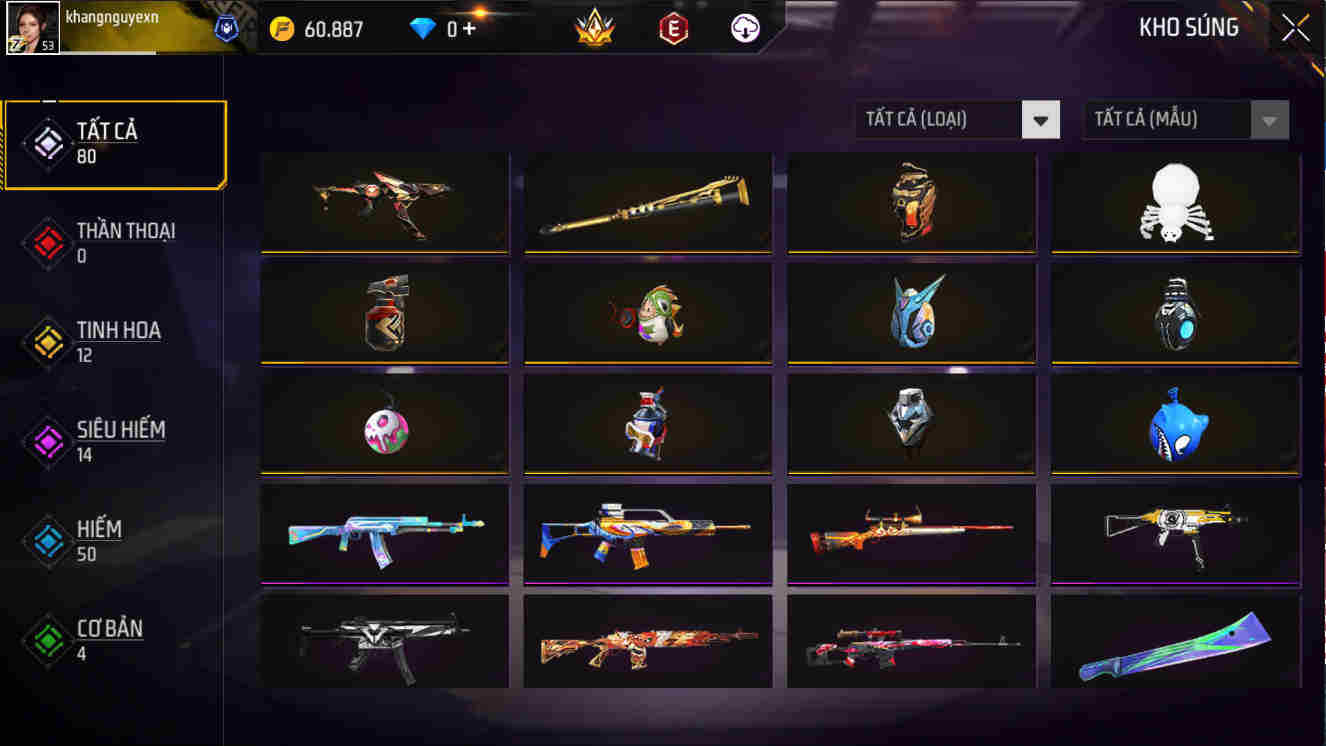Screen dimensions: 1326x746
Task: Open the khangnguyexn profile avatar
Action: 30,25
